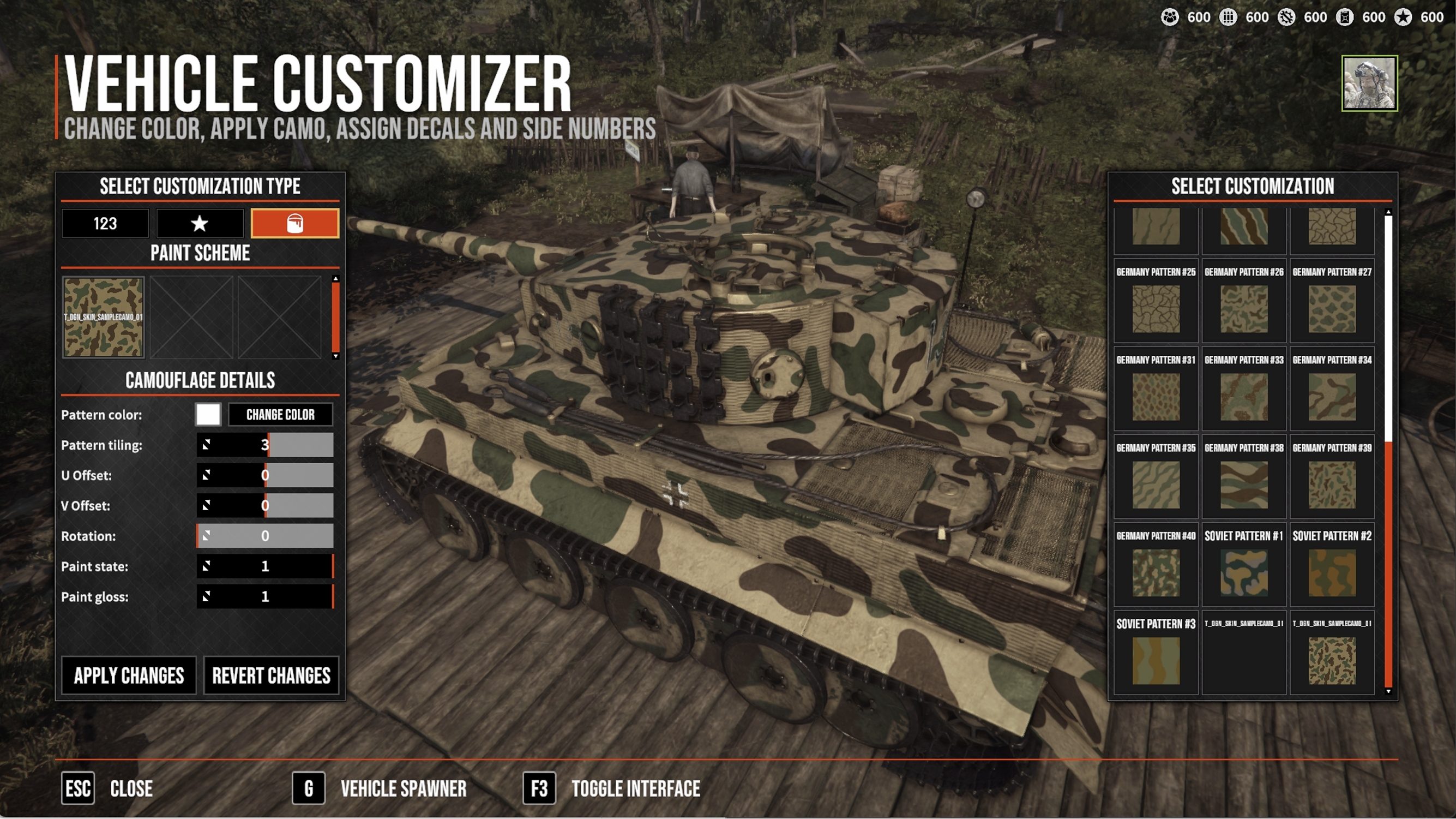Apply the camouflage changes
The height and width of the screenshot is (819, 1456).
pos(129,675)
